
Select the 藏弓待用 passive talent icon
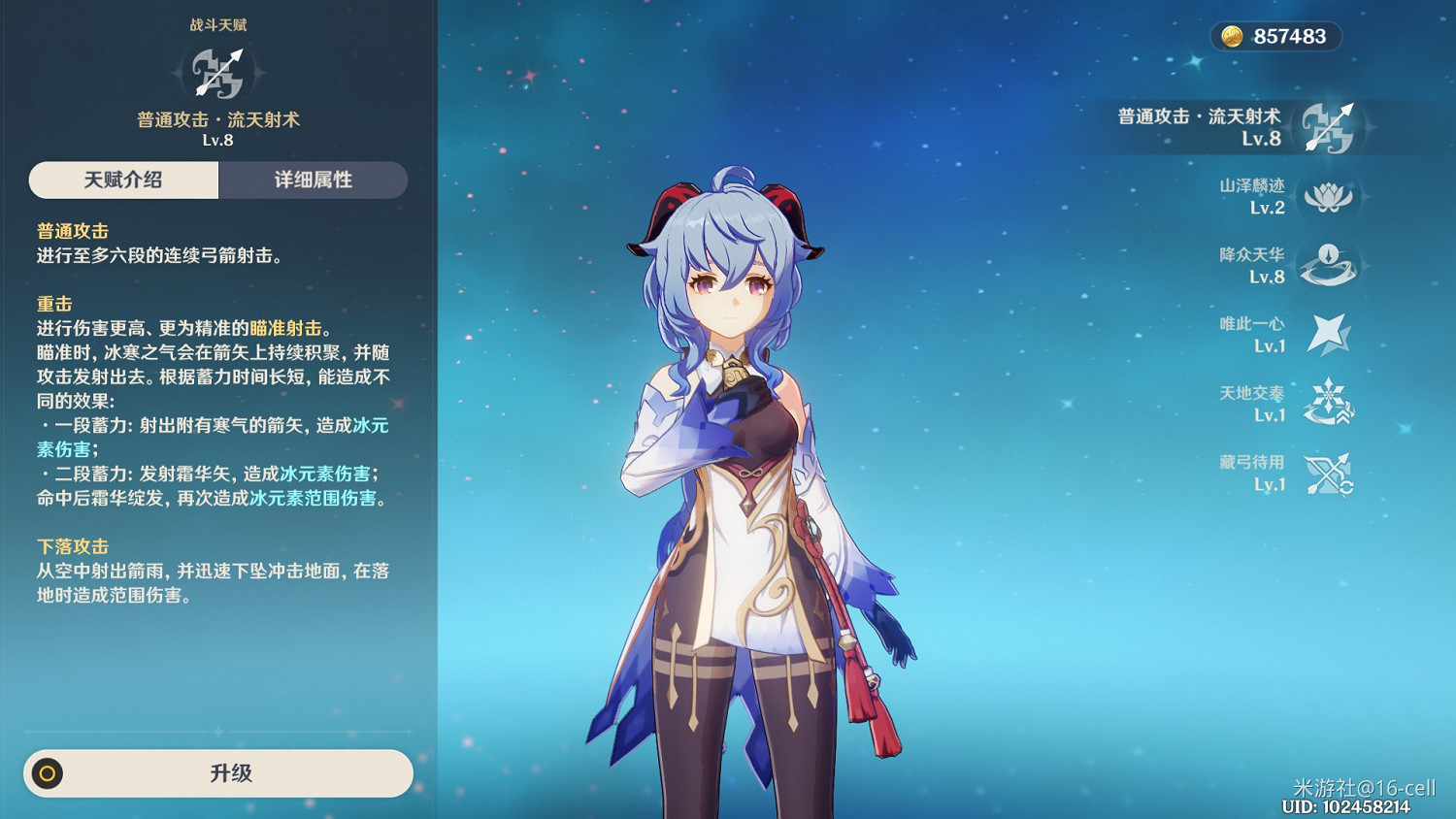pos(1331,470)
